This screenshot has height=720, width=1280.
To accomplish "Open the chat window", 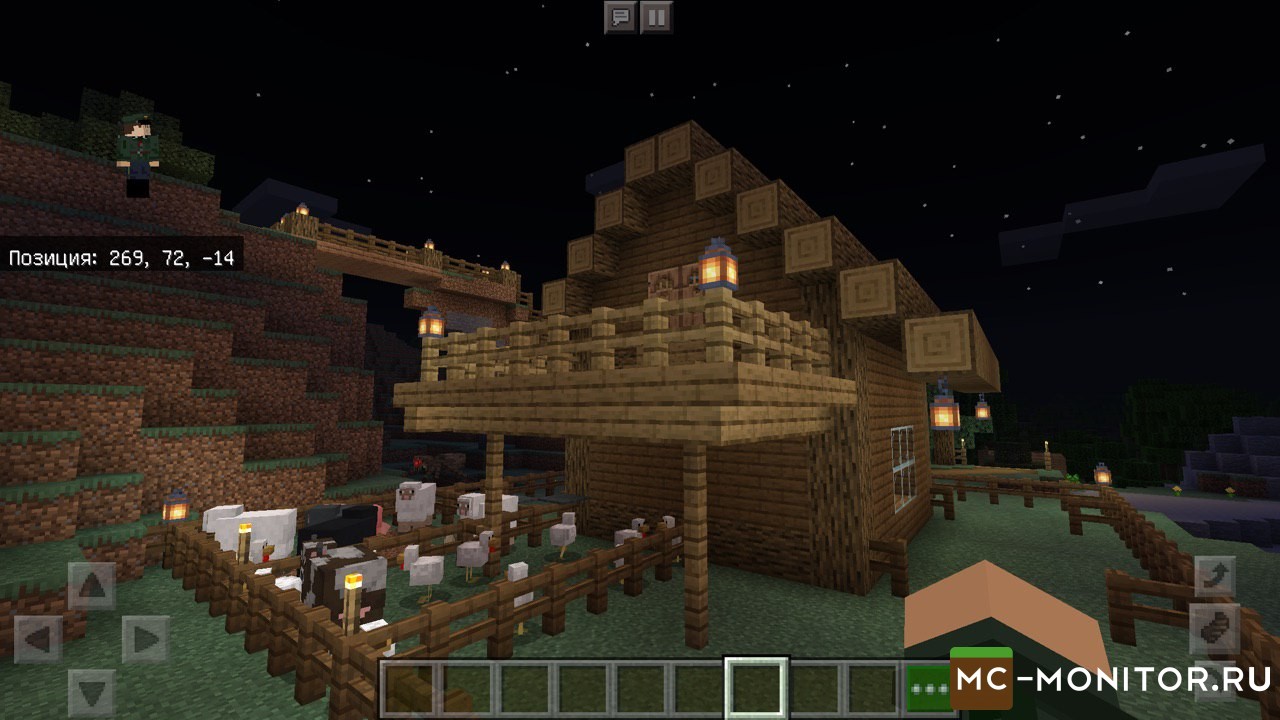I will point(621,17).
